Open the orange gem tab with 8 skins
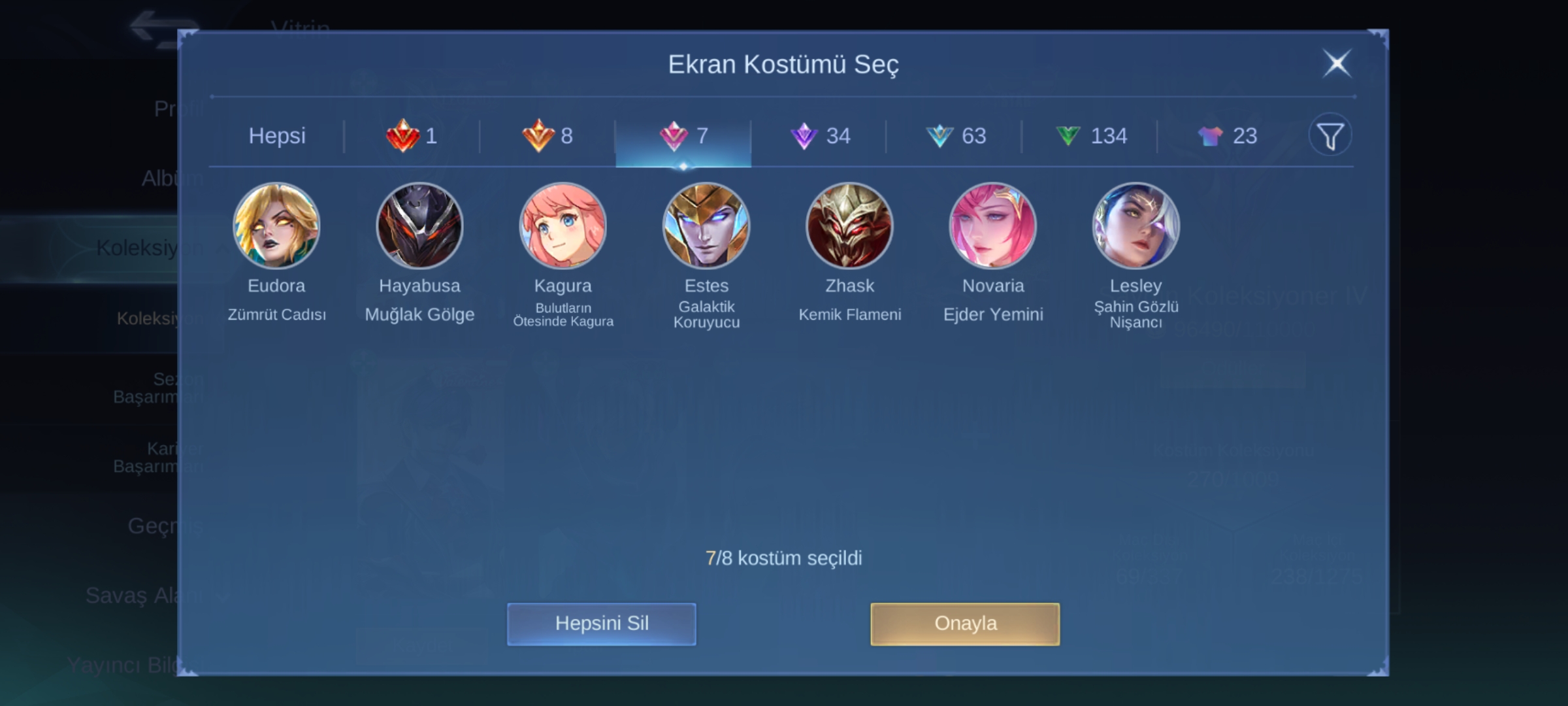The width and height of the screenshot is (1568, 706). (547, 136)
